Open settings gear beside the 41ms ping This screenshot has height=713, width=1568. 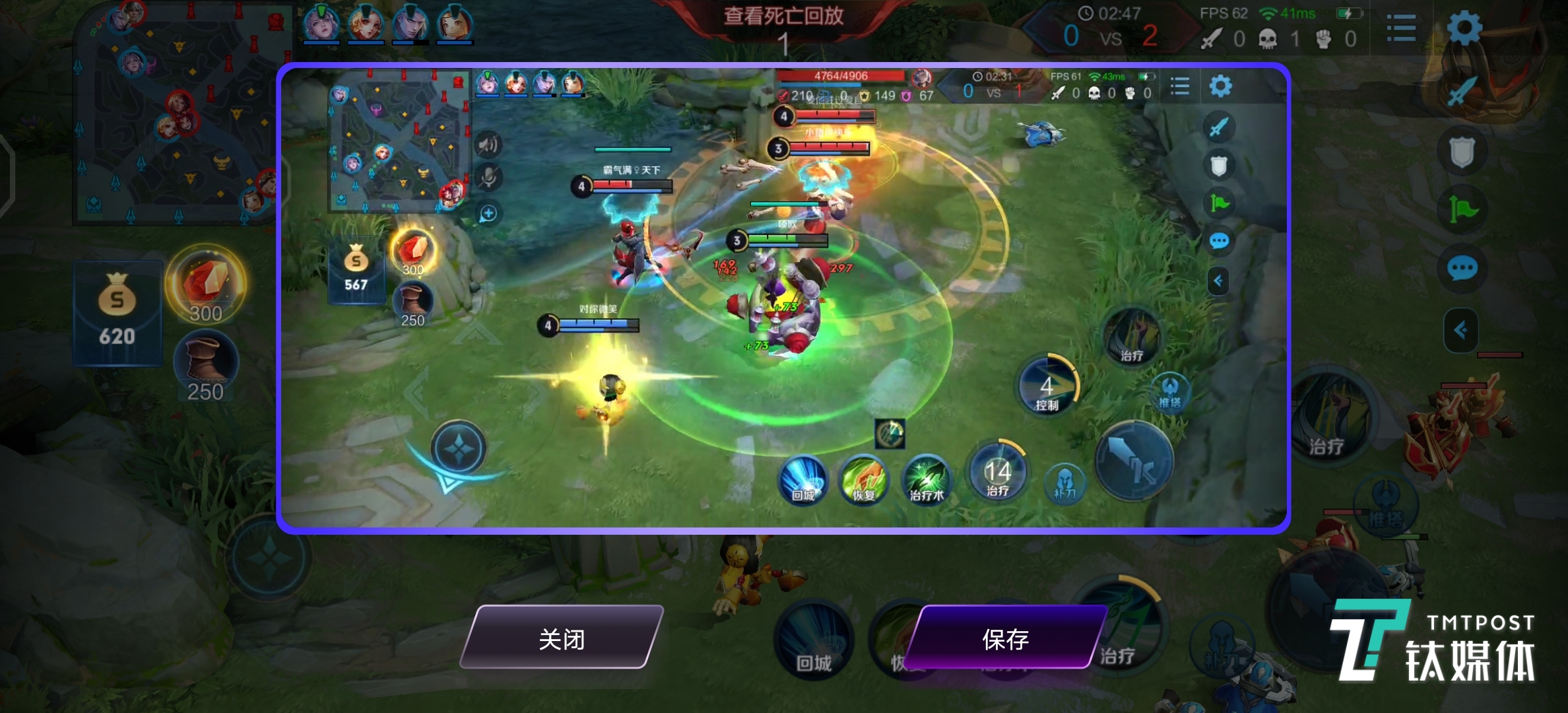1464,28
